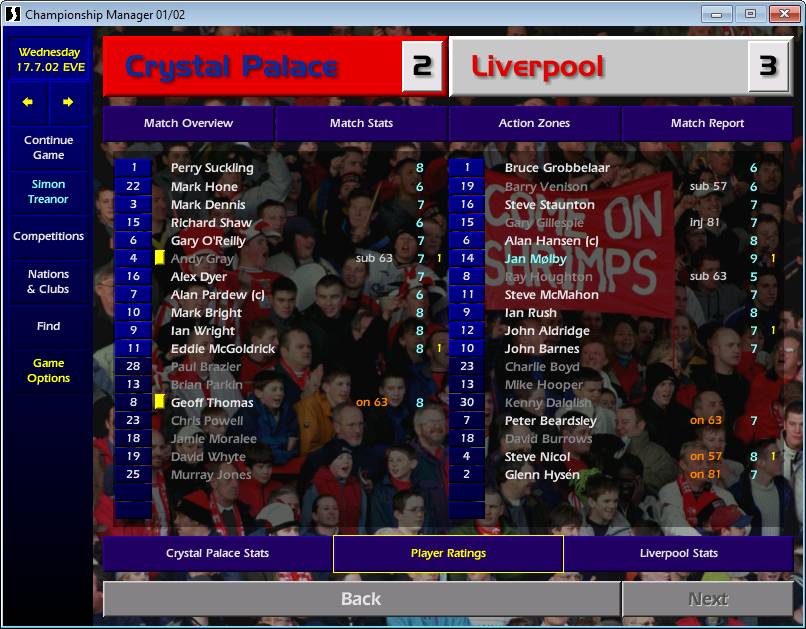The height and width of the screenshot is (629, 806).
Task: Choose Continue Game in the sidebar
Action: coord(48,148)
